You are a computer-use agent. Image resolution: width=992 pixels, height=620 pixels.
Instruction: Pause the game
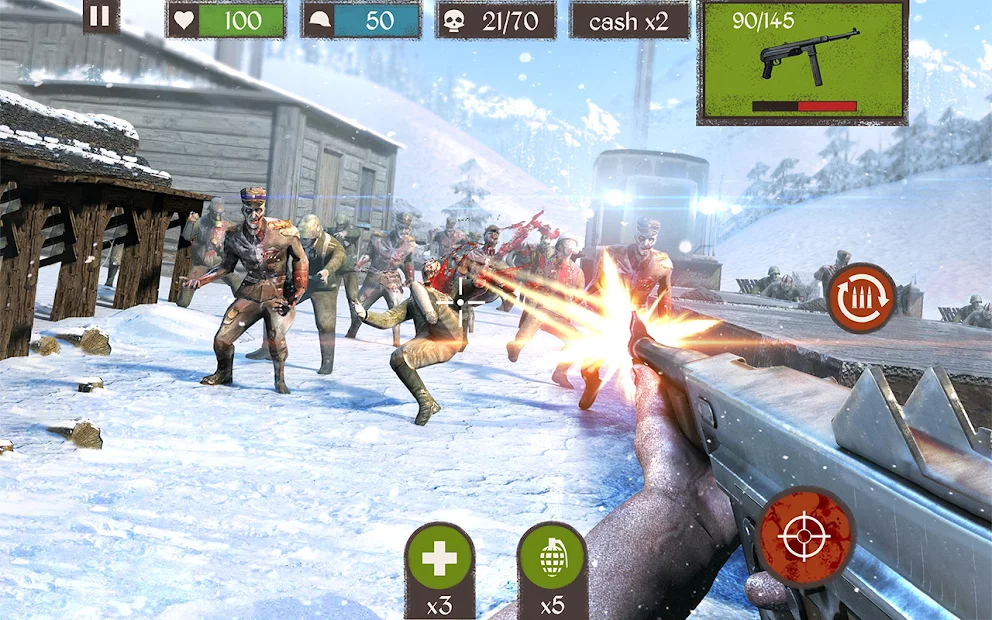(101, 16)
